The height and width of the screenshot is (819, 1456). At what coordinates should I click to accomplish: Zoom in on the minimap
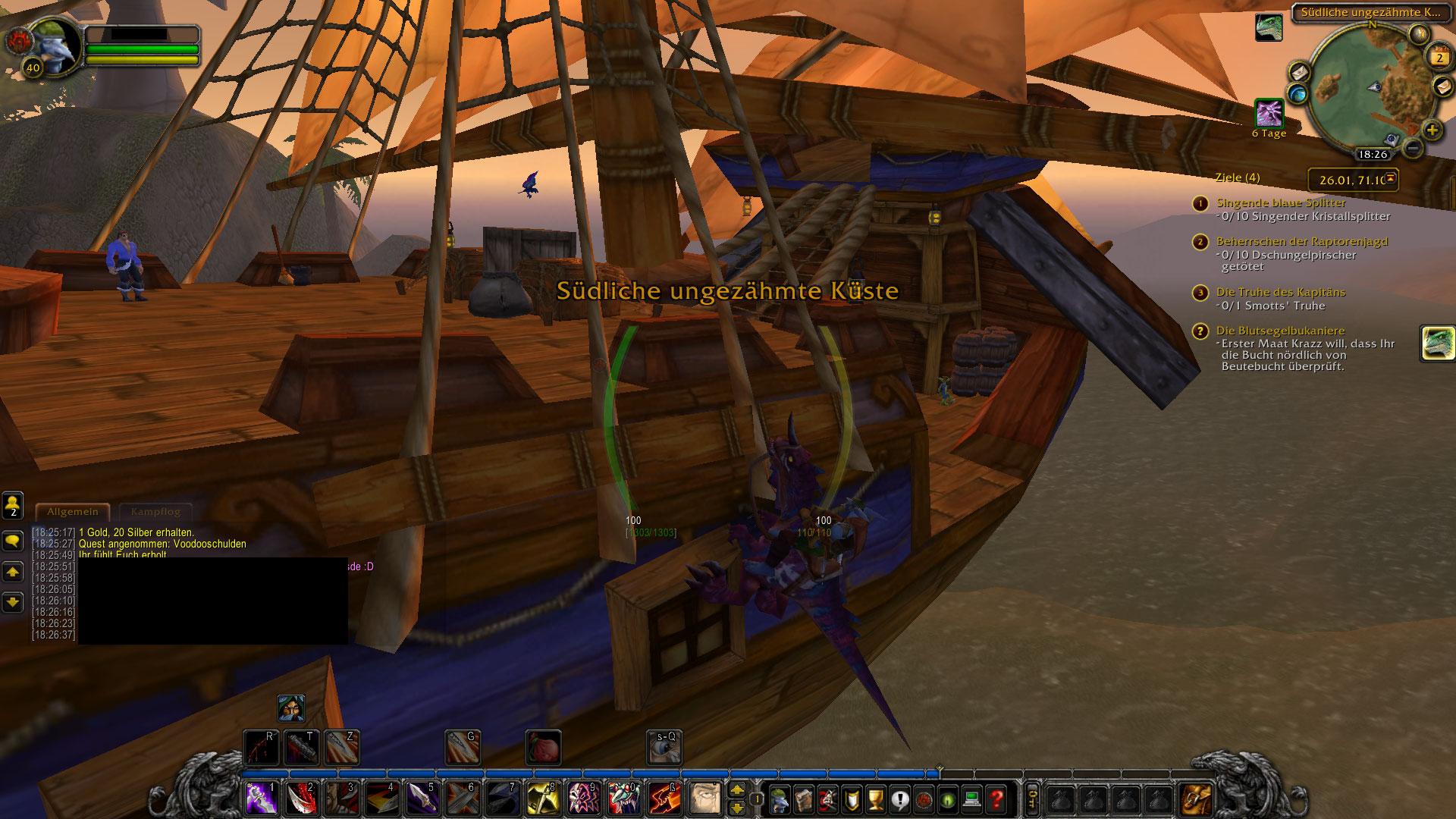[1431, 130]
